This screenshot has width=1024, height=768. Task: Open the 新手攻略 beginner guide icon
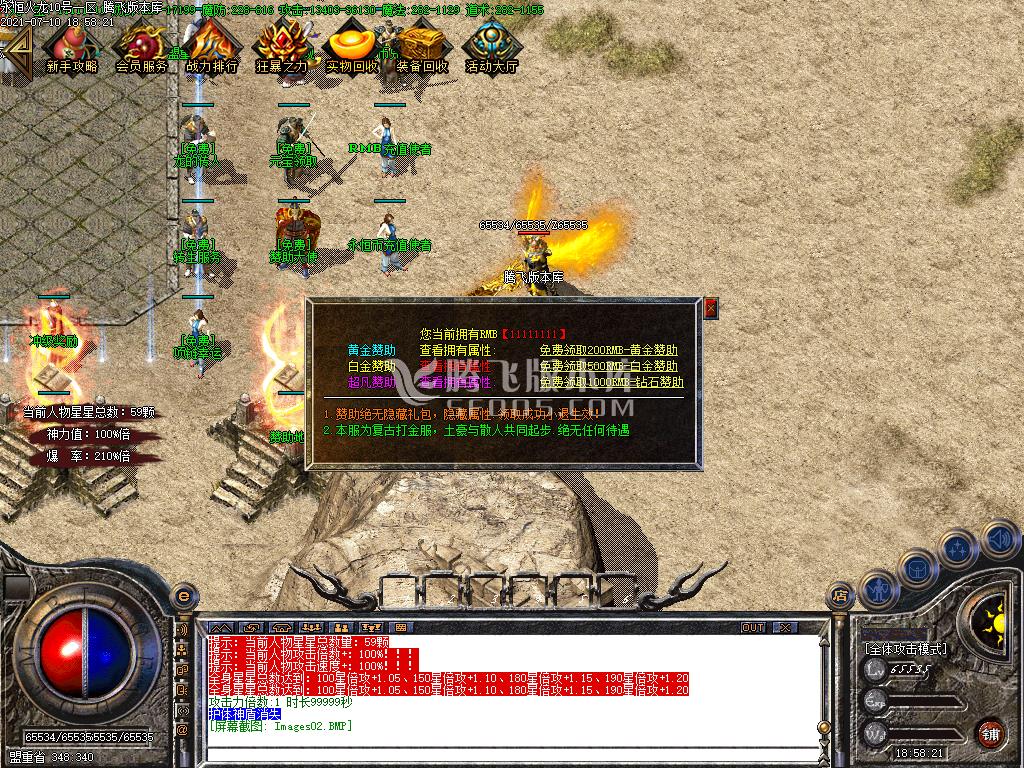click(x=71, y=47)
